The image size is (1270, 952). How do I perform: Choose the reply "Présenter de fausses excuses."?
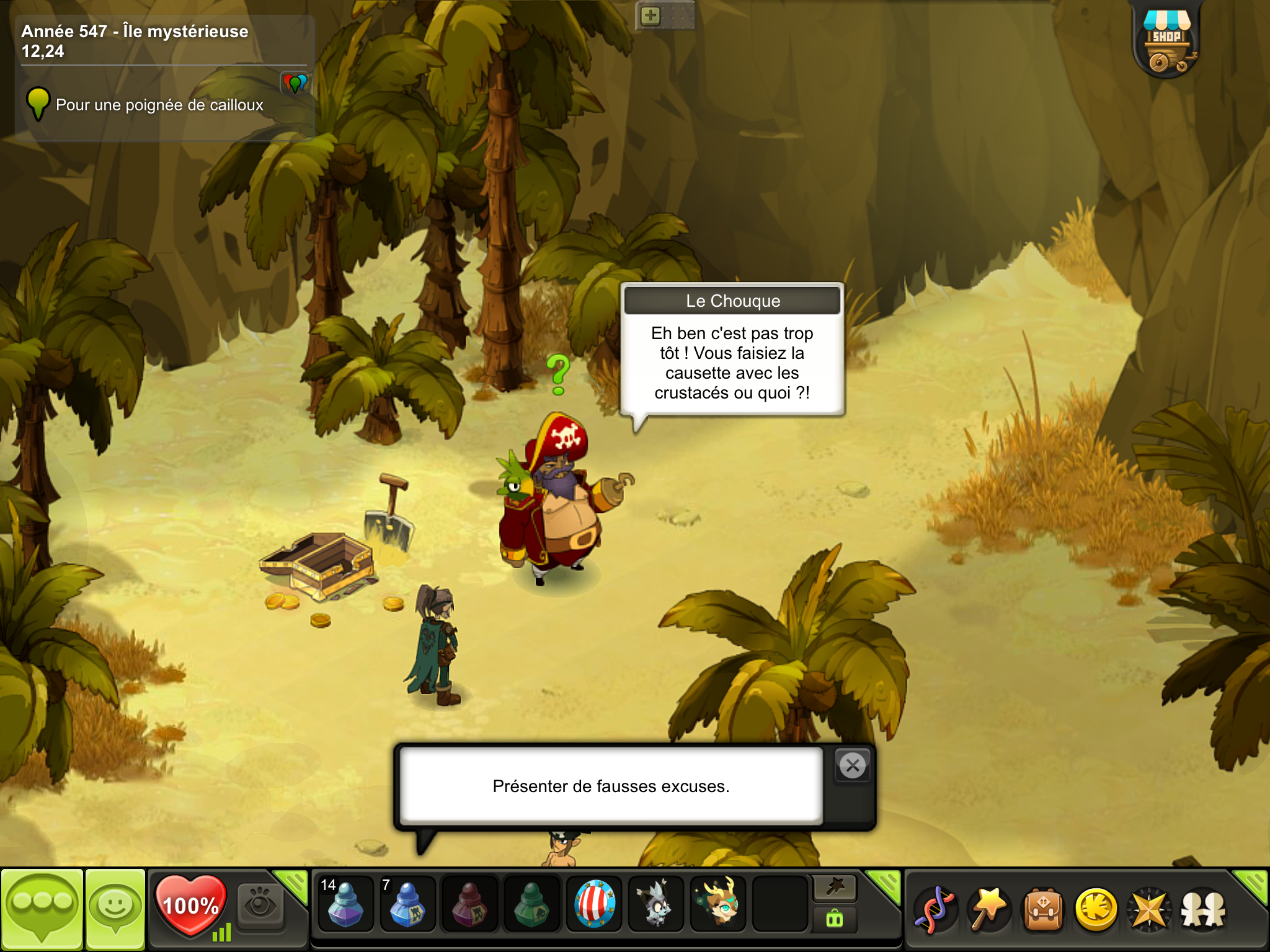(611, 786)
